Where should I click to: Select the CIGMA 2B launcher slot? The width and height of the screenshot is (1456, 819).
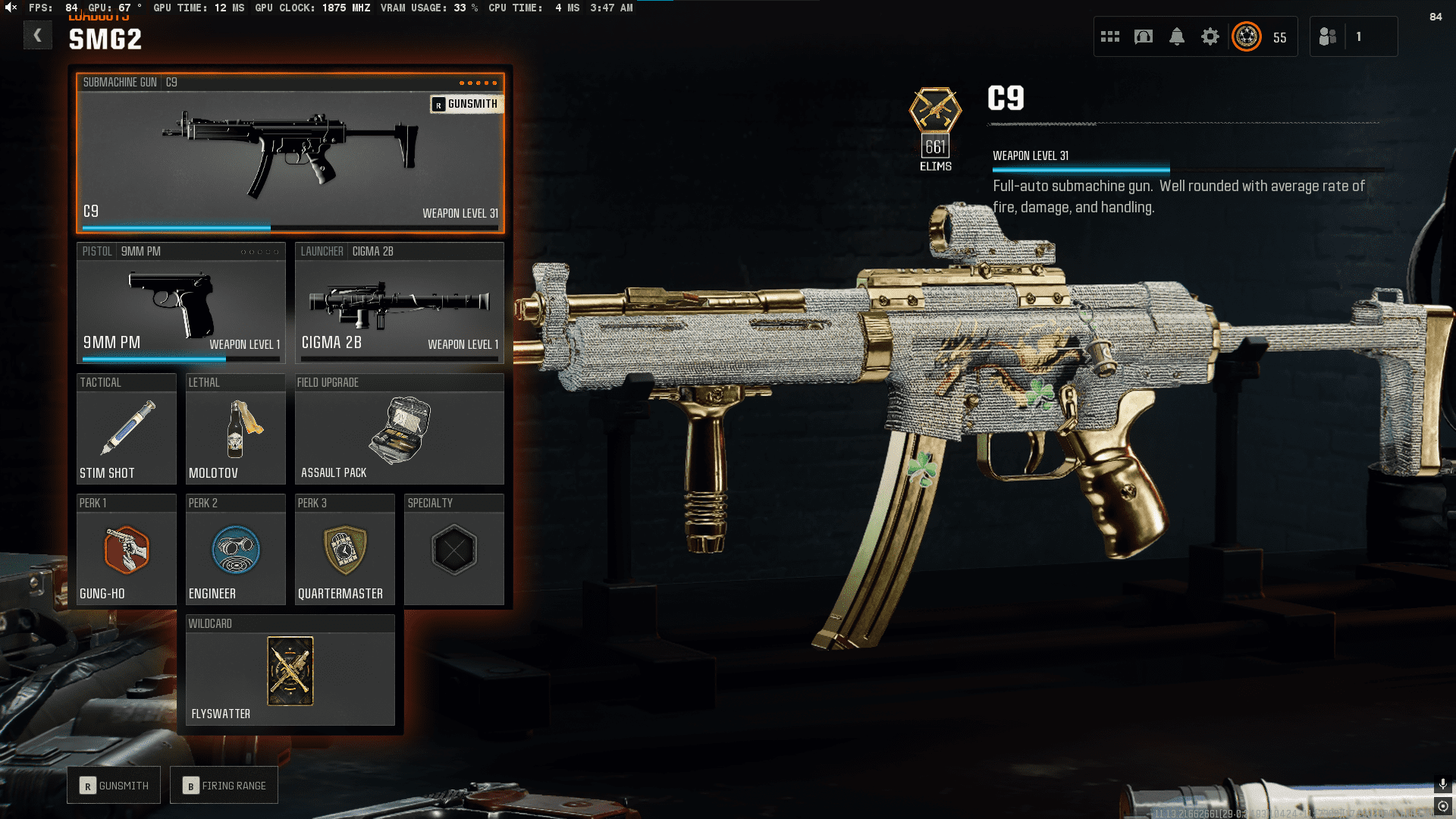point(399,303)
